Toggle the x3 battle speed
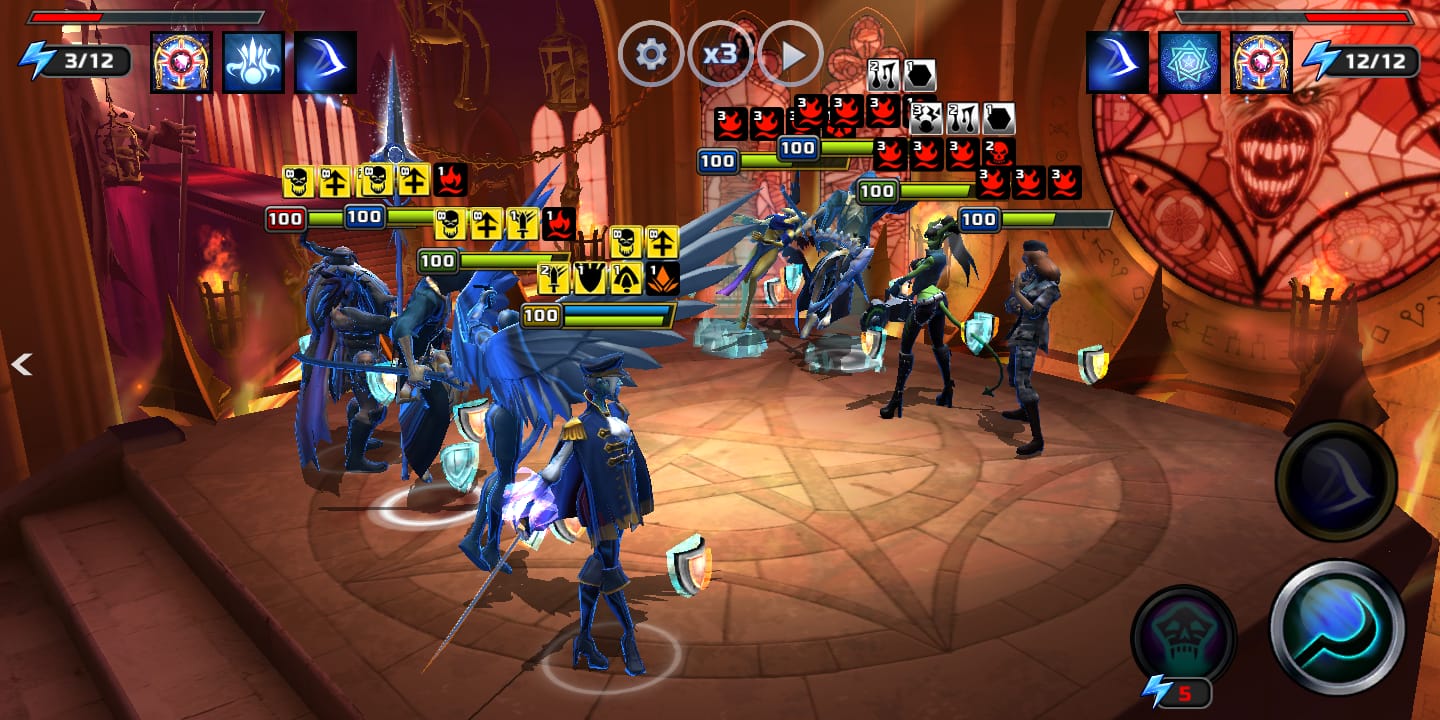Viewport: 1440px width, 720px height. [x=720, y=54]
